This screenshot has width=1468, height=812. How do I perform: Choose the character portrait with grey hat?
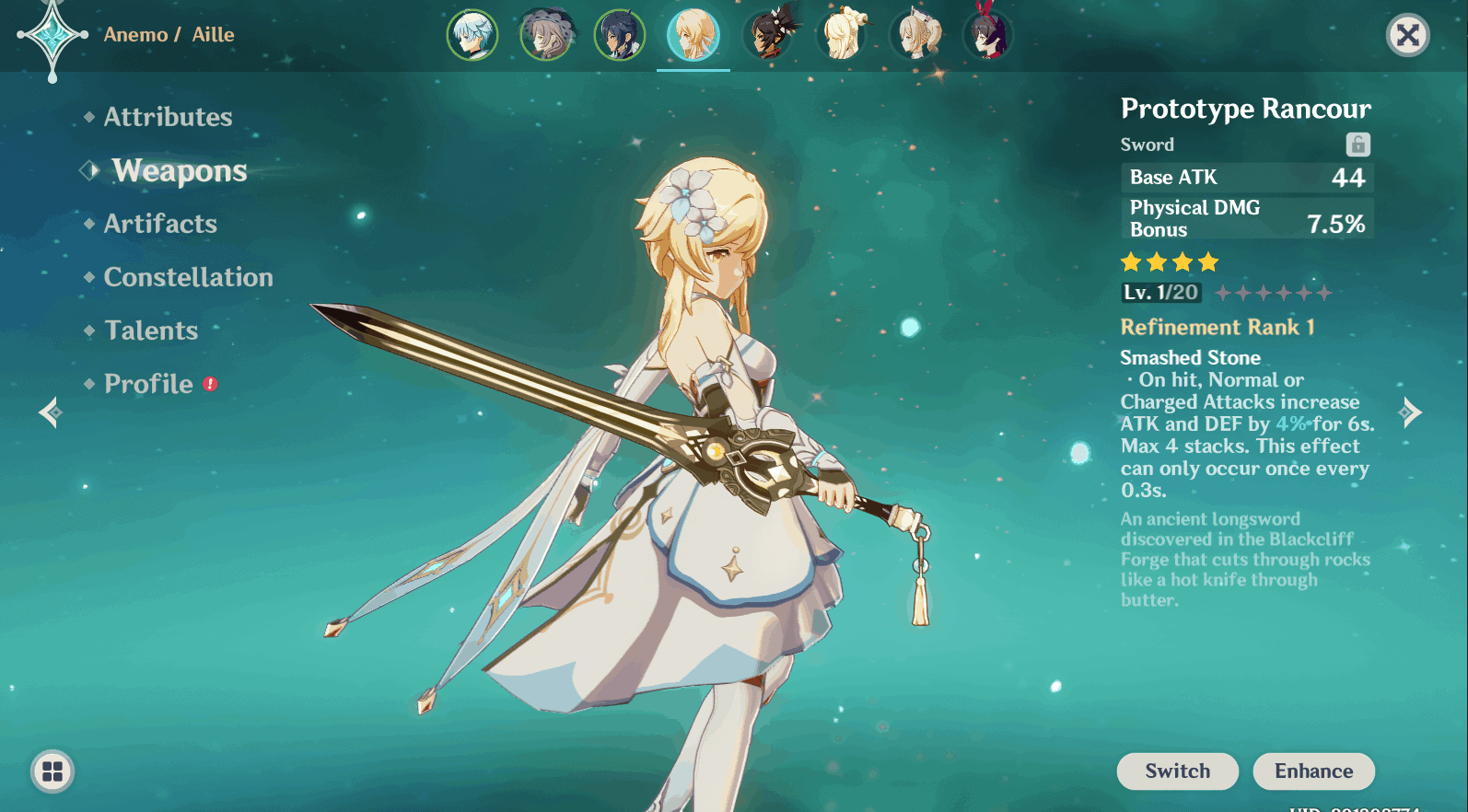pos(546,36)
